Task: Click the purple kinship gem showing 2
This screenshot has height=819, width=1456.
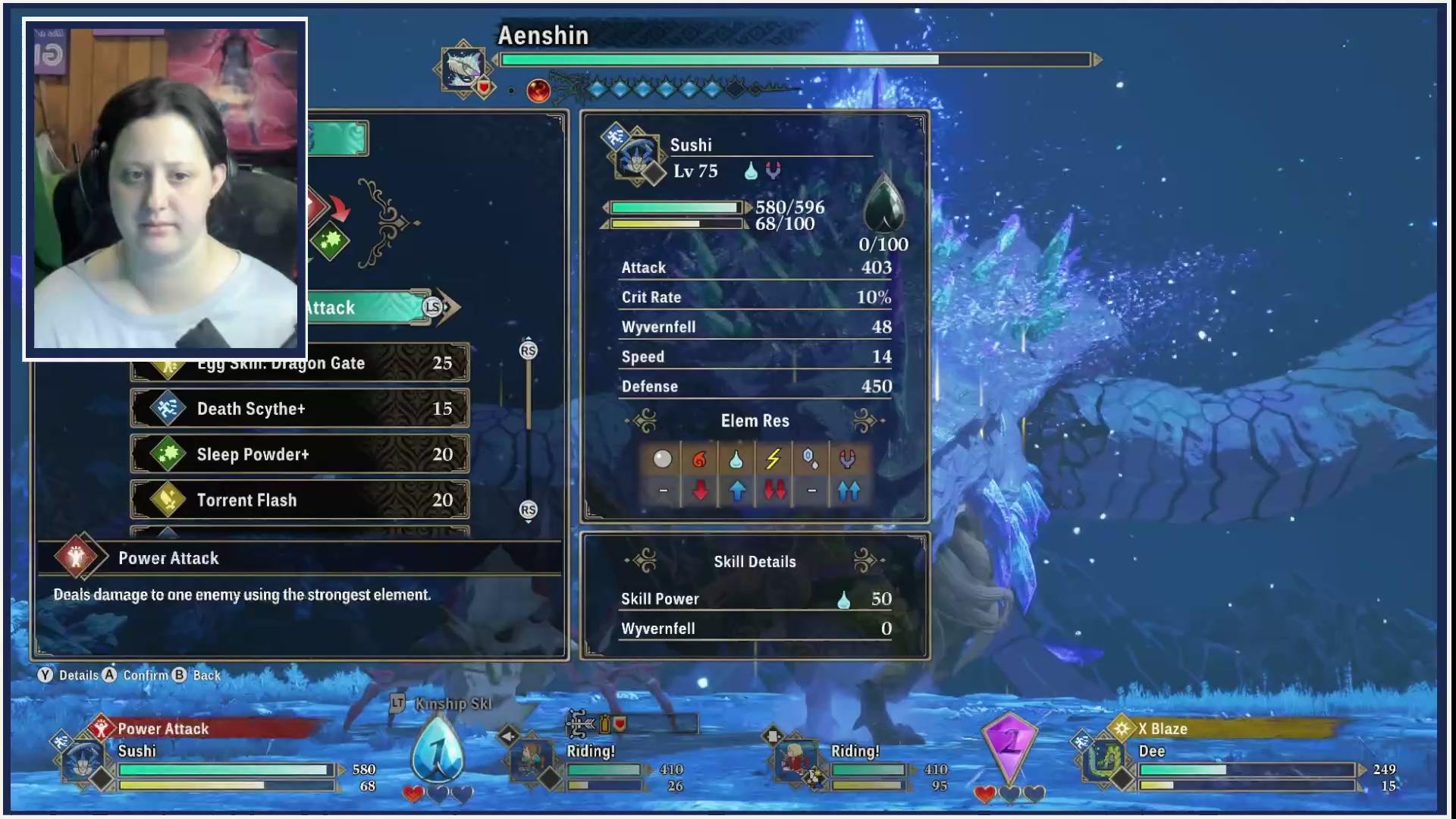Action: pyautogui.click(x=1009, y=744)
